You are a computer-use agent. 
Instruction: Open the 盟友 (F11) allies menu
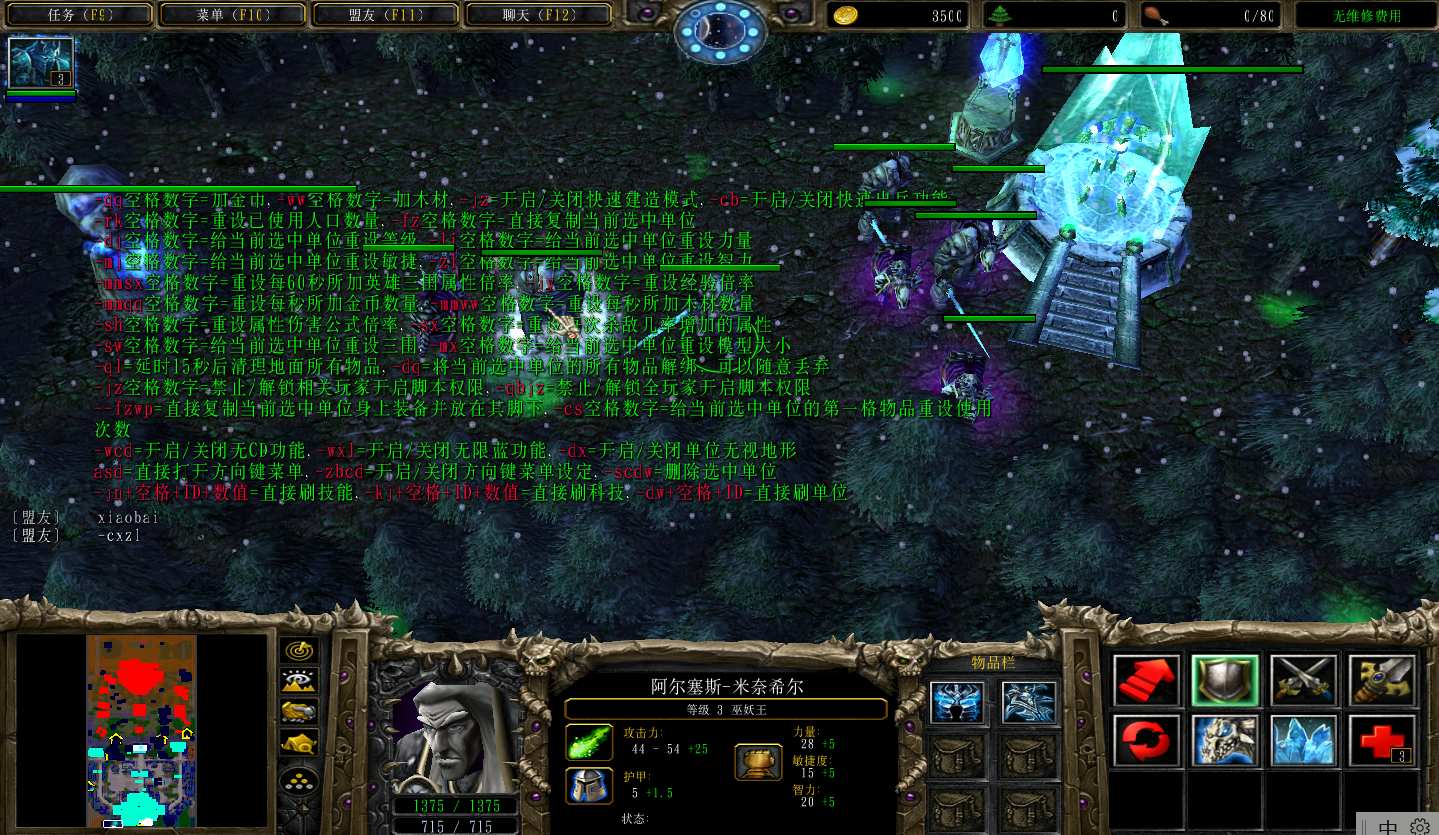386,15
